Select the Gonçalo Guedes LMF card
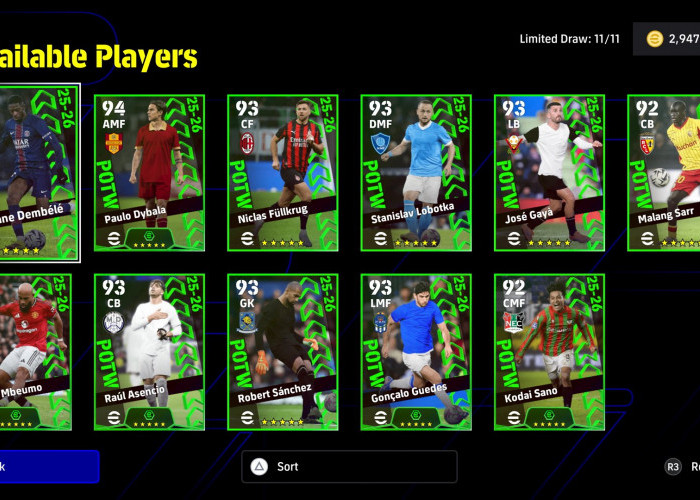 [416, 352]
